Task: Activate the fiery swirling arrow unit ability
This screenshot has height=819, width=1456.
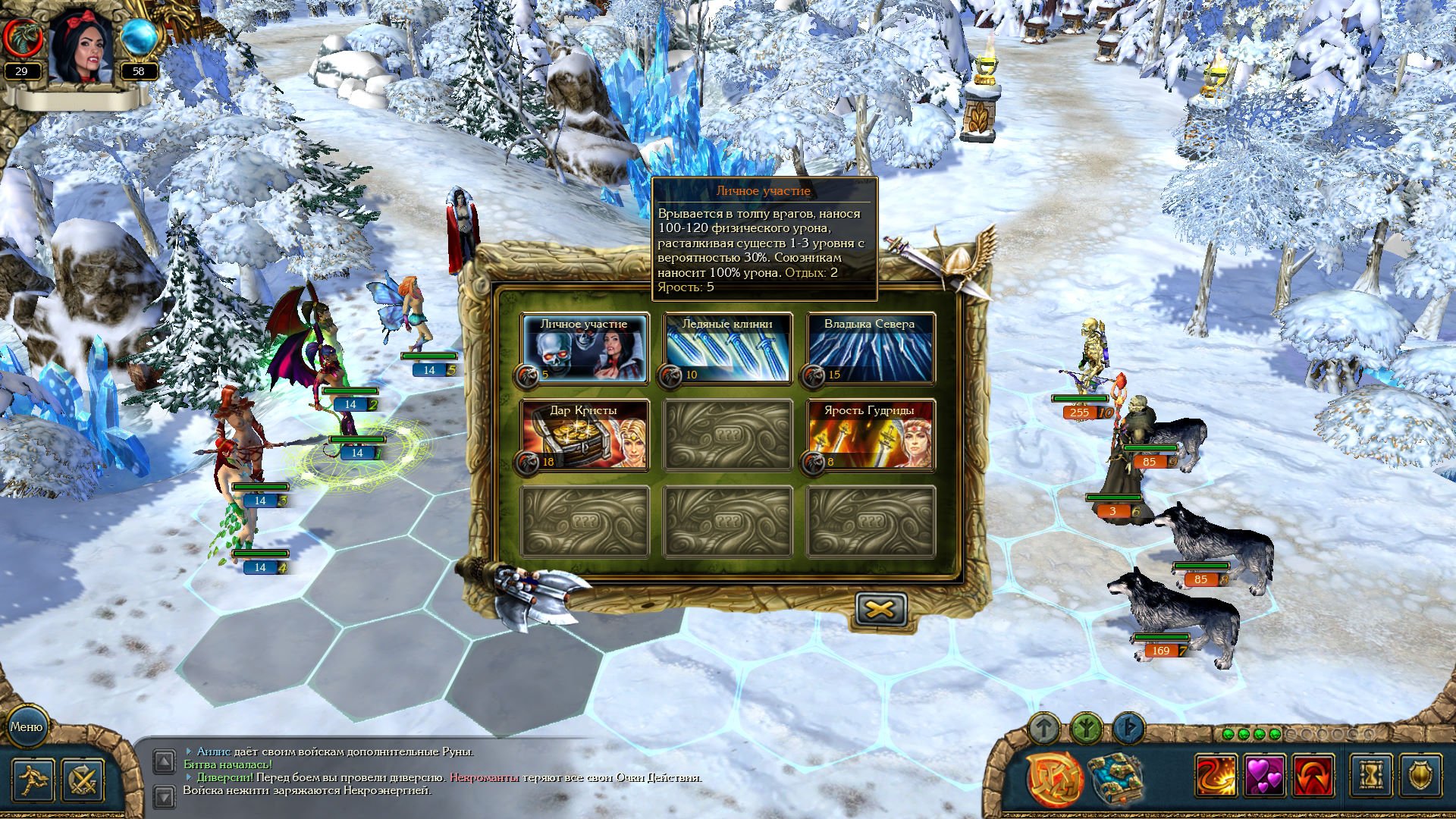Action: (1216, 775)
